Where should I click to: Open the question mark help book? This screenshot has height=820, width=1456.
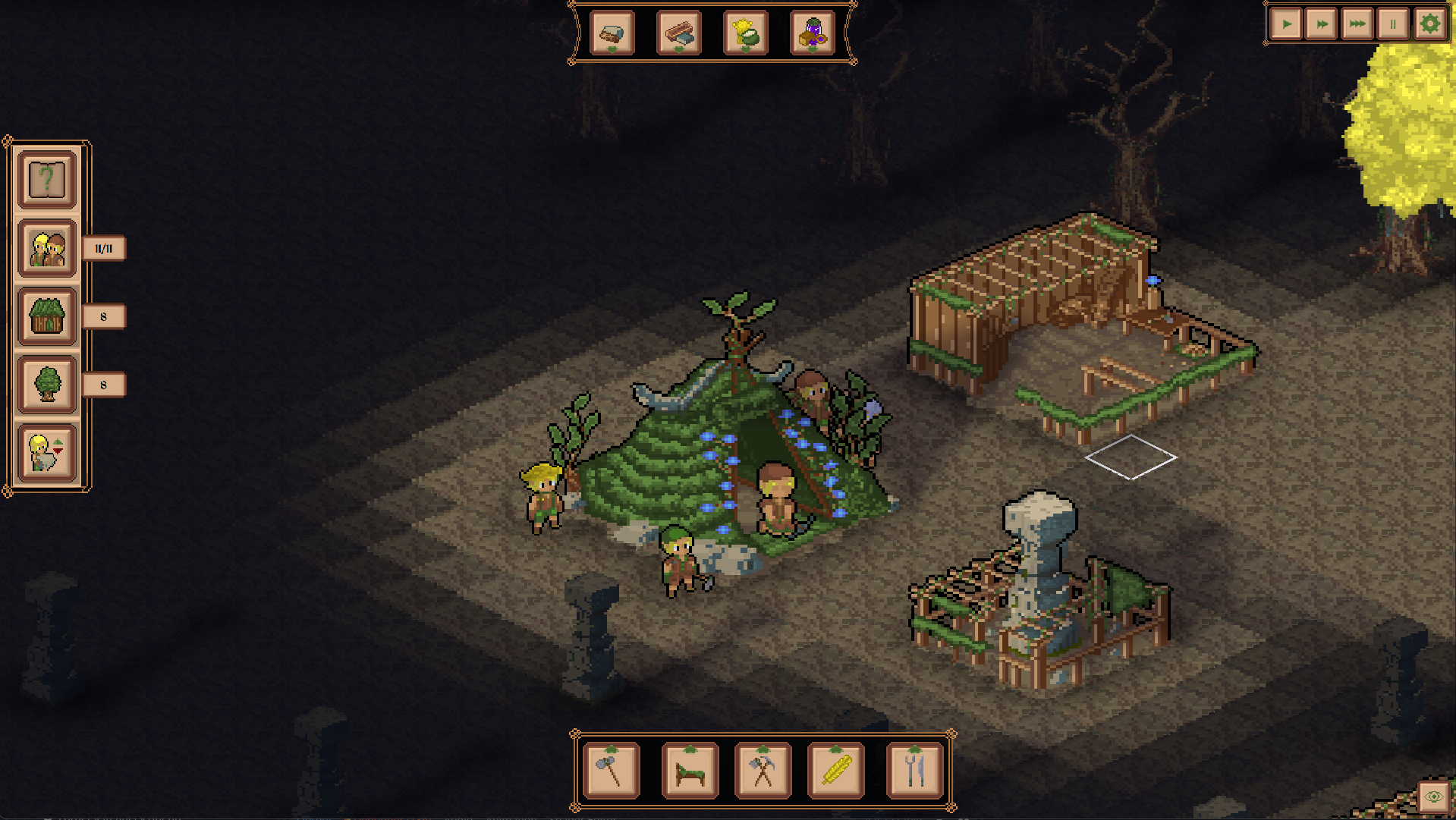[47, 180]
